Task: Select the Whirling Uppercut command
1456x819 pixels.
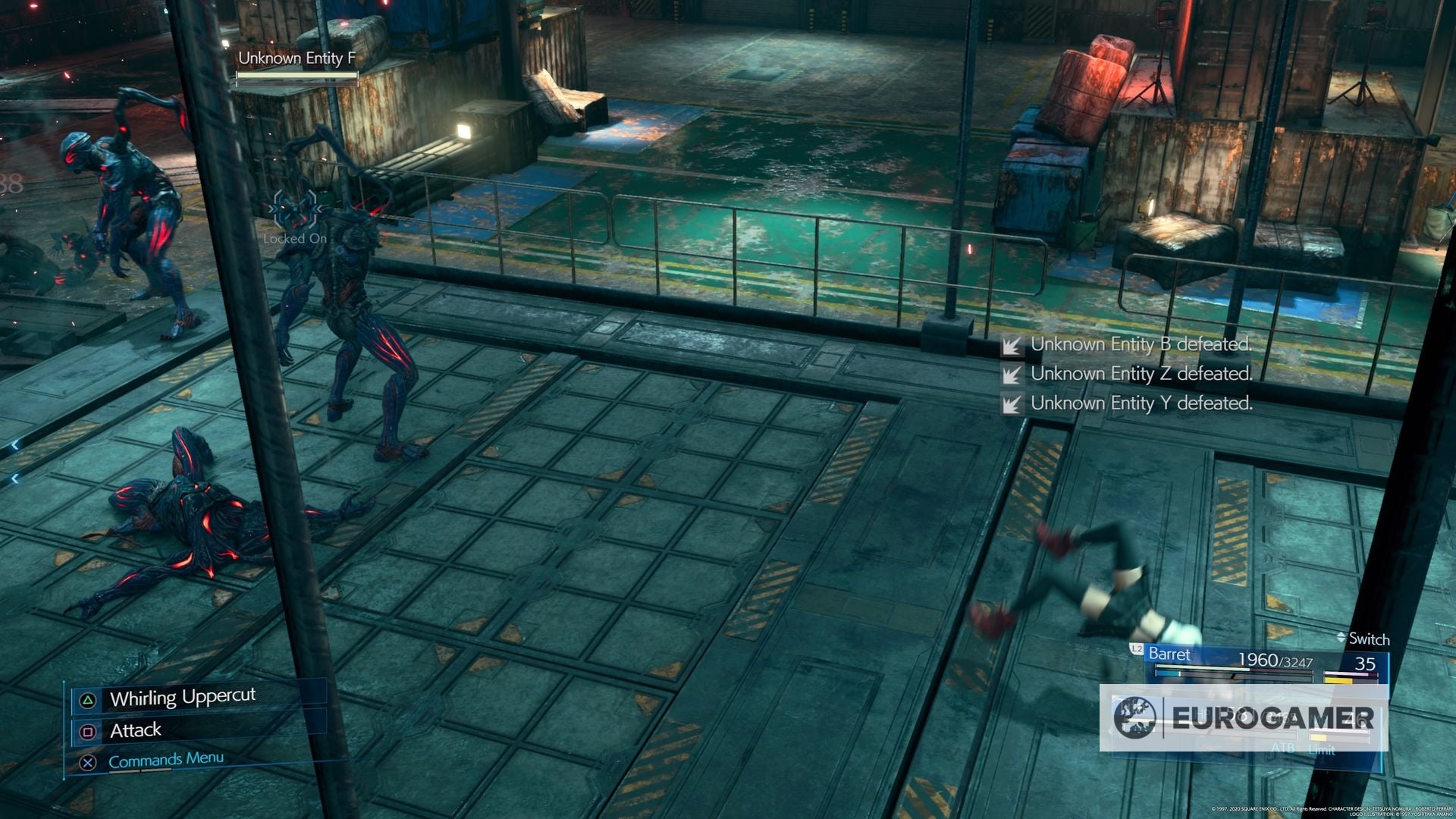Action: tap(182, 698)
